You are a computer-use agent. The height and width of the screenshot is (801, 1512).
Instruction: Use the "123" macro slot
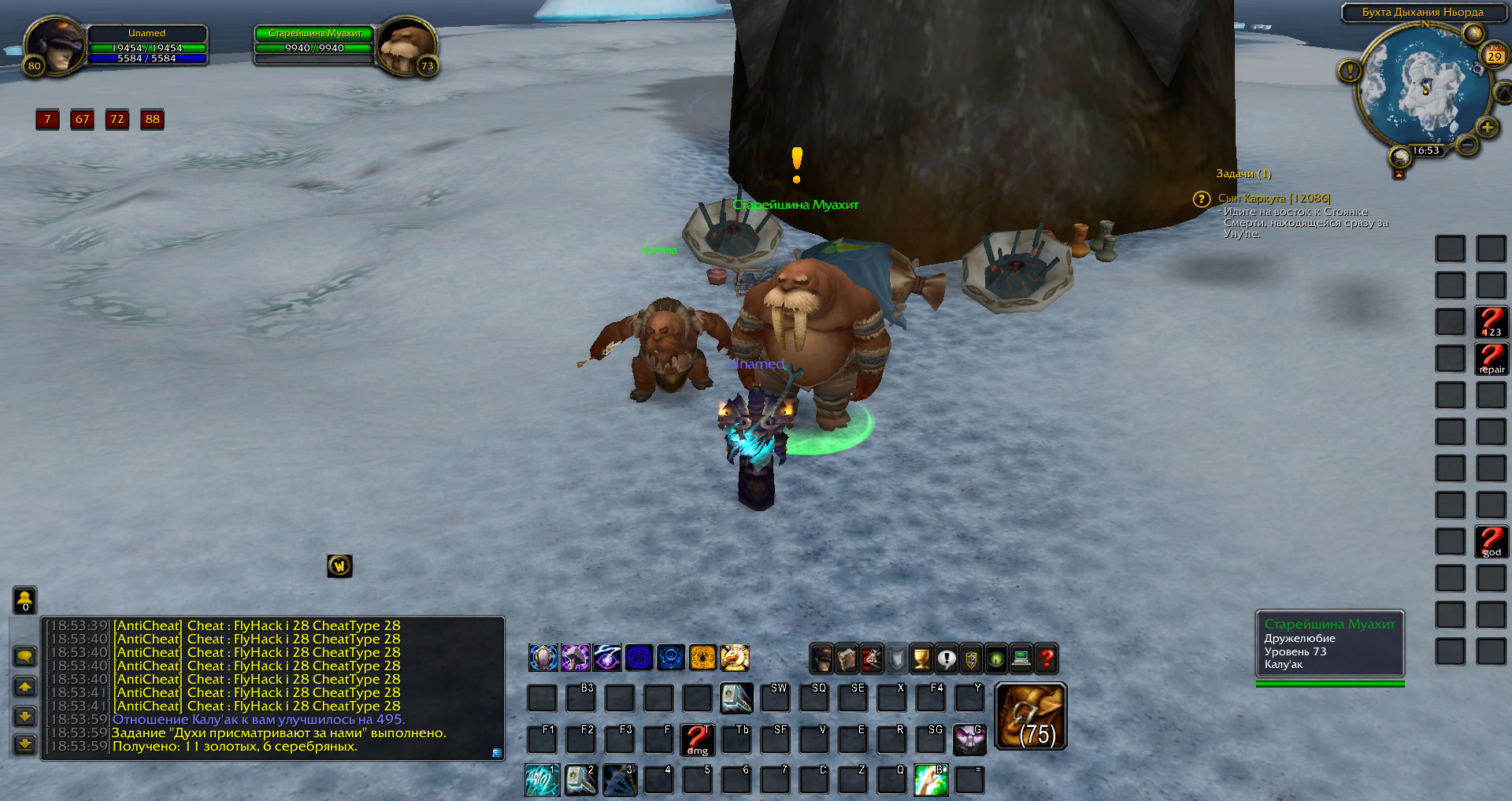tap(1491, 322)
